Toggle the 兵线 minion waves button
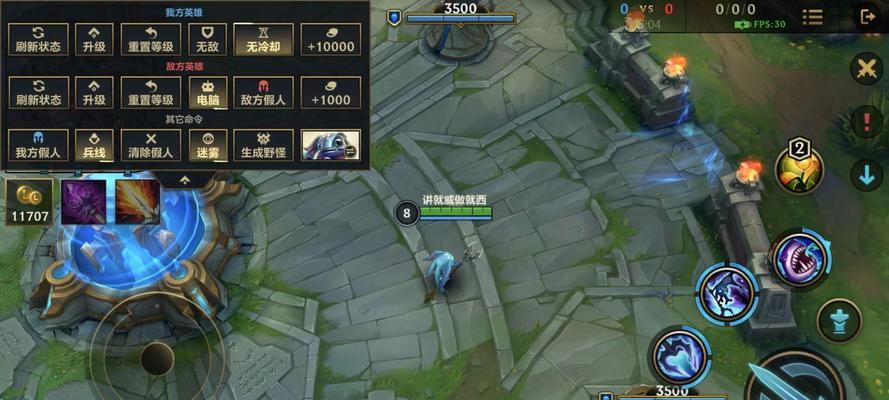This screenshot has width=889, height=400. [x=94, y=144]
